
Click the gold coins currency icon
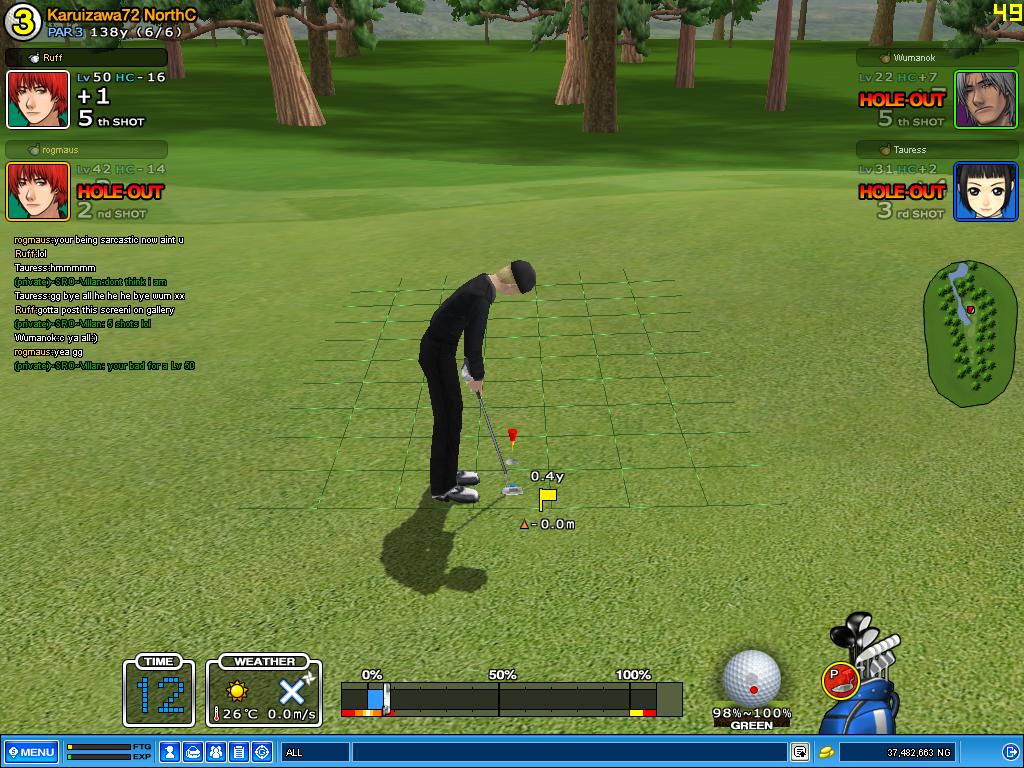point(827,752)
